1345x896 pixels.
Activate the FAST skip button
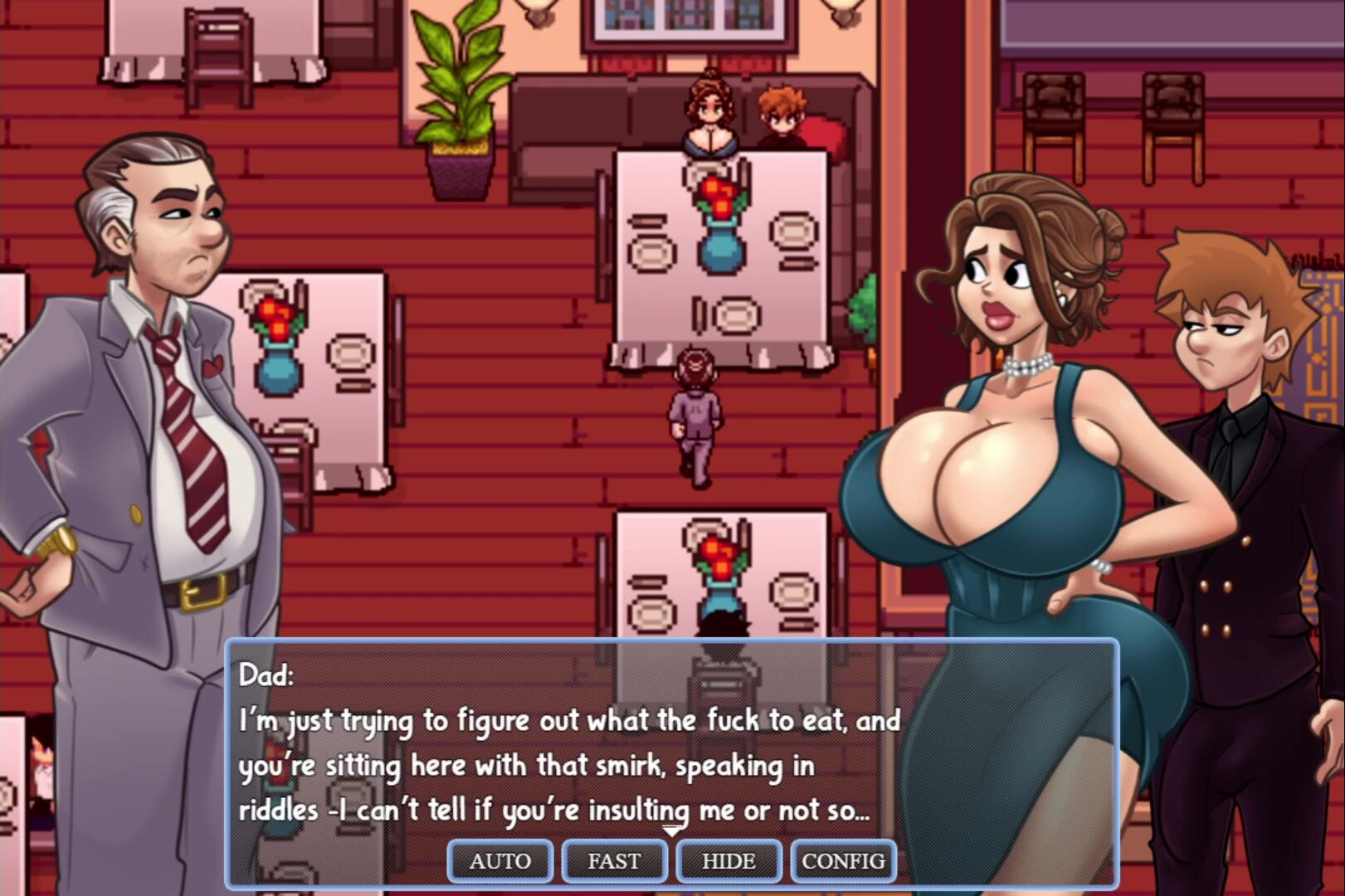(x=614, y=861)
